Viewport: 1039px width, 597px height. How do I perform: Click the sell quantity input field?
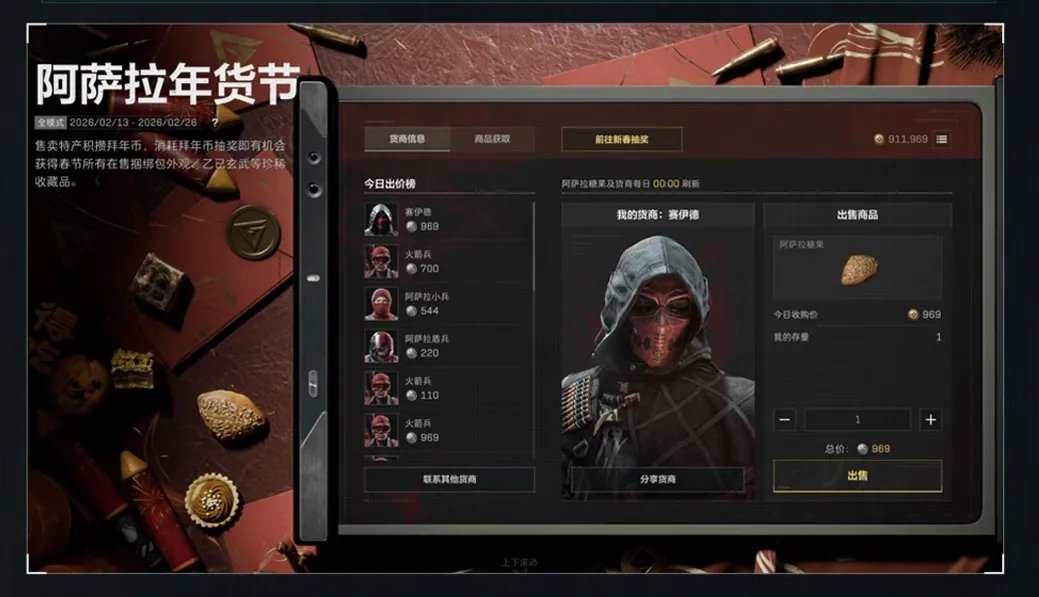point(857,420)
